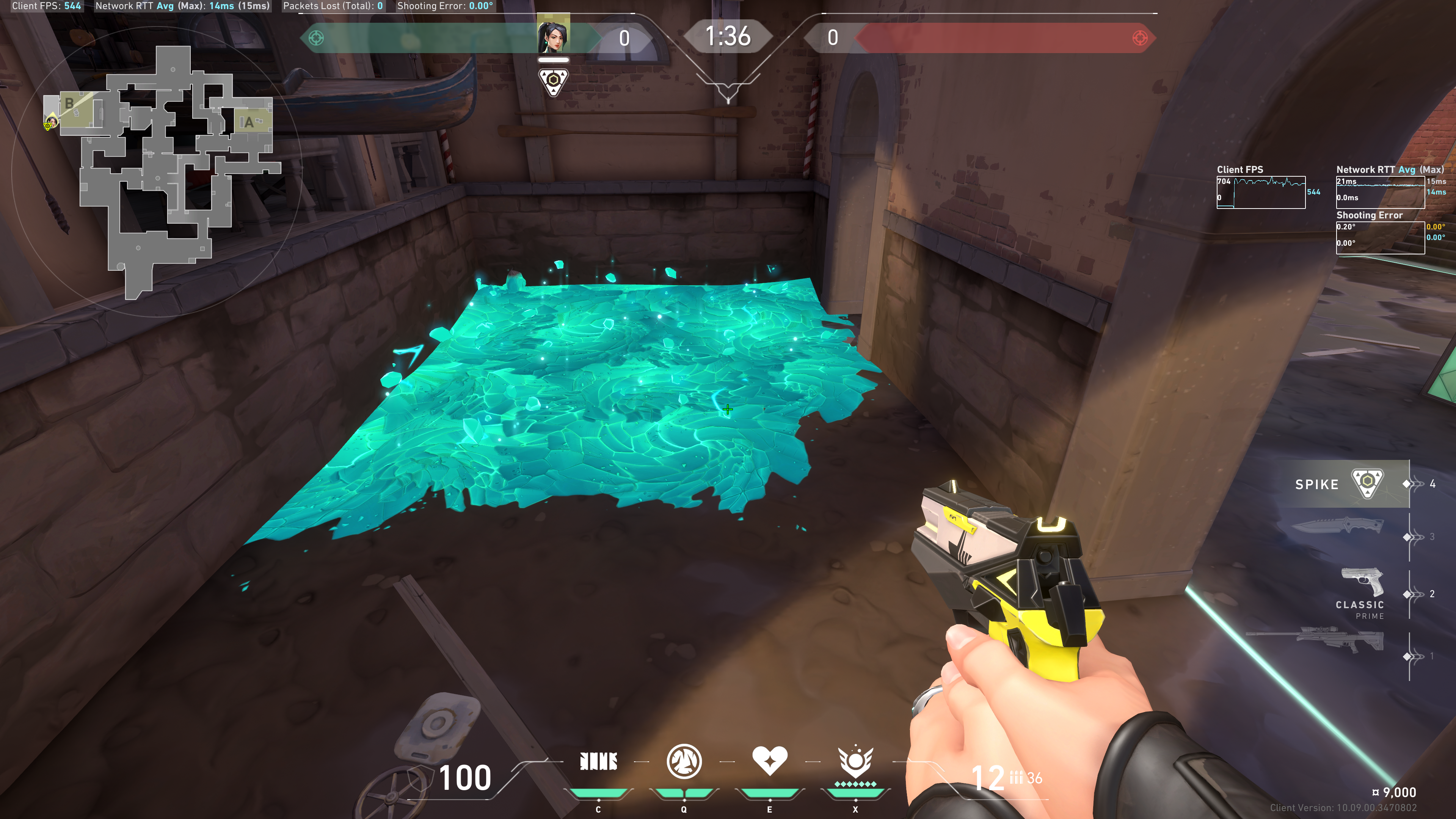The height and width of the screenshot is (819, 1456).
Task: Switch to the knife melee slot
Action: tap(1338, 527)
